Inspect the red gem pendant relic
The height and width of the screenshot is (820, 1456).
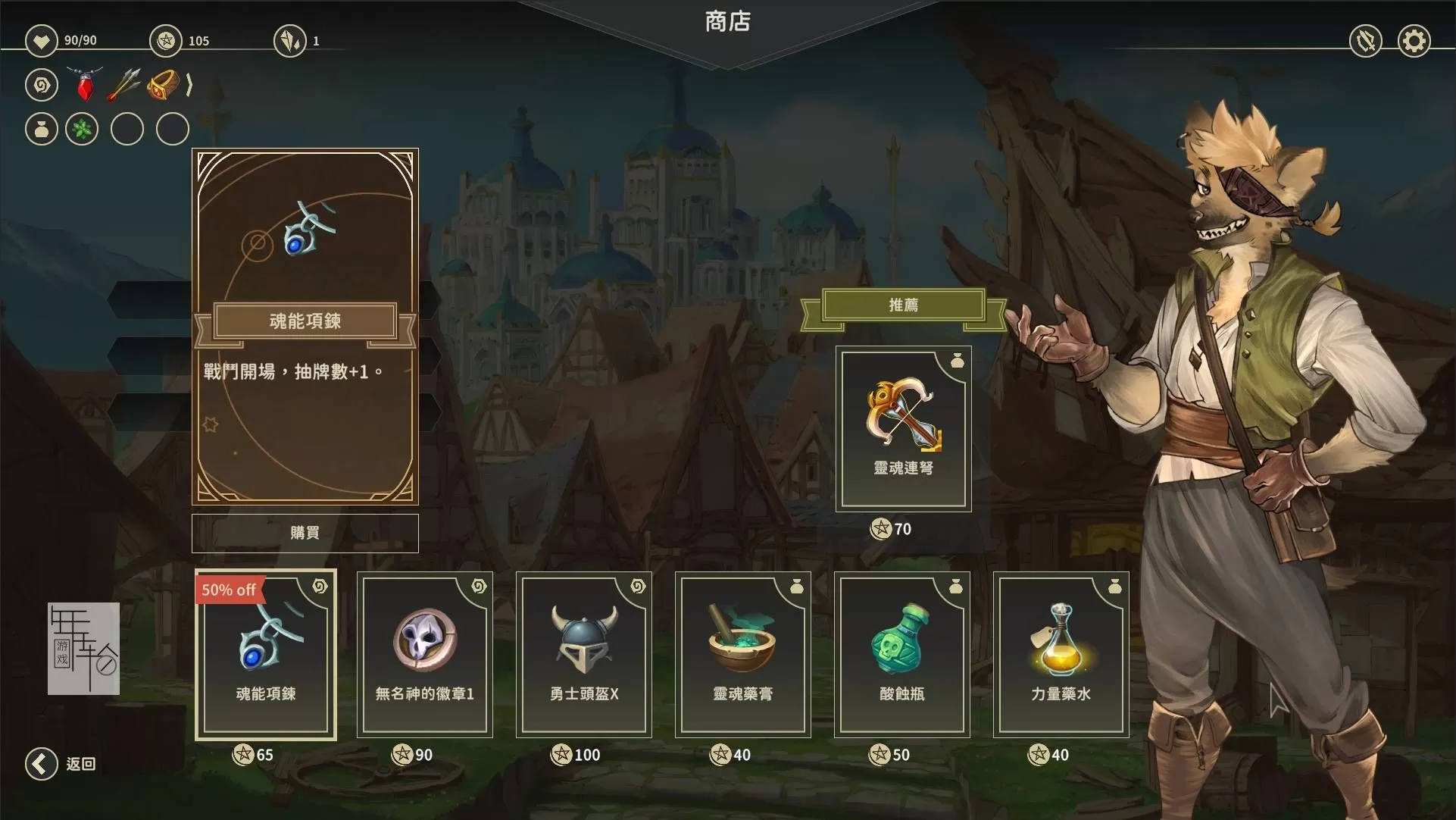pyautogui.click(x=85, y=84)
